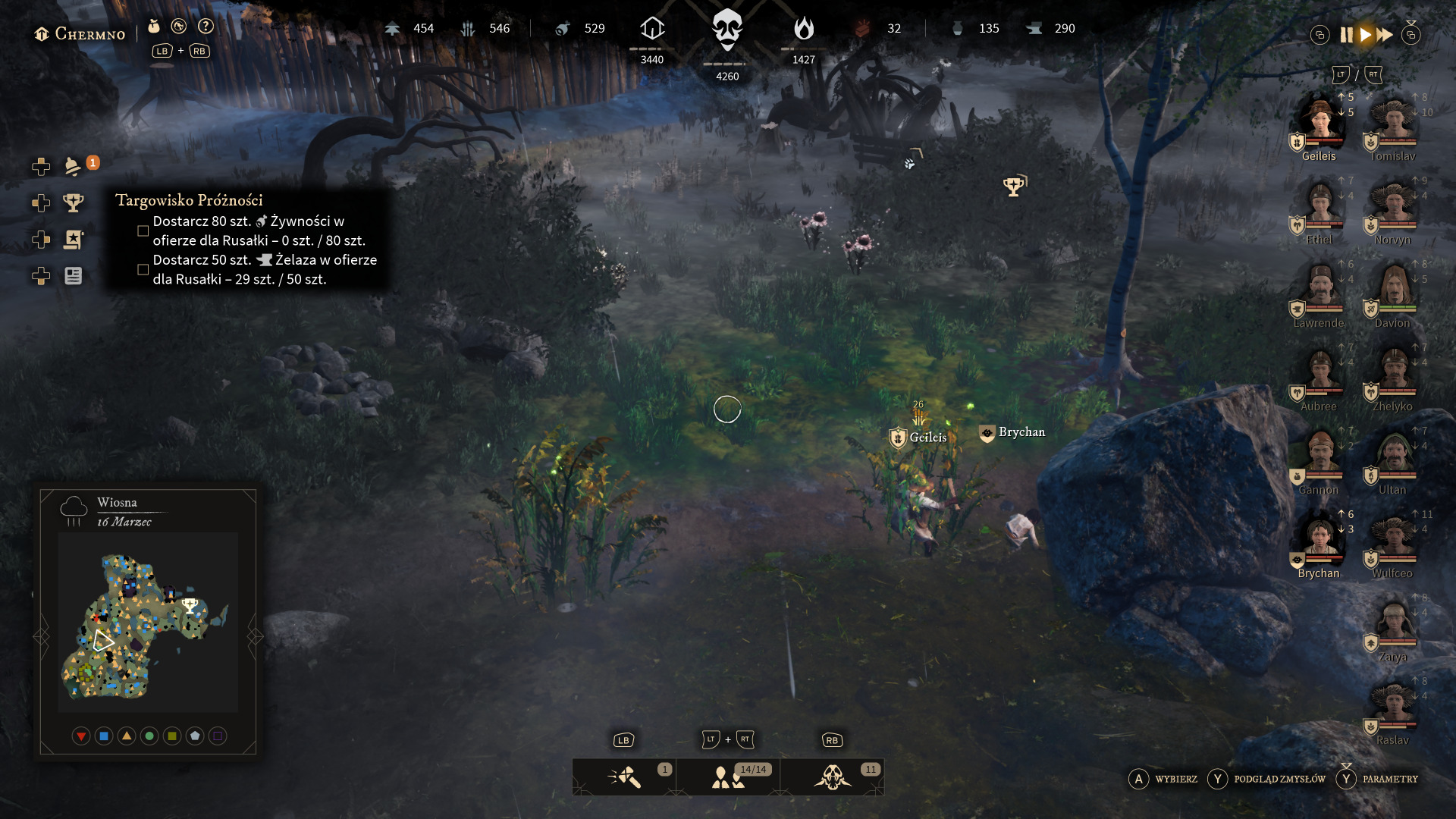
Task: Pick the Davion portrait
Action: click(1394, 289)
